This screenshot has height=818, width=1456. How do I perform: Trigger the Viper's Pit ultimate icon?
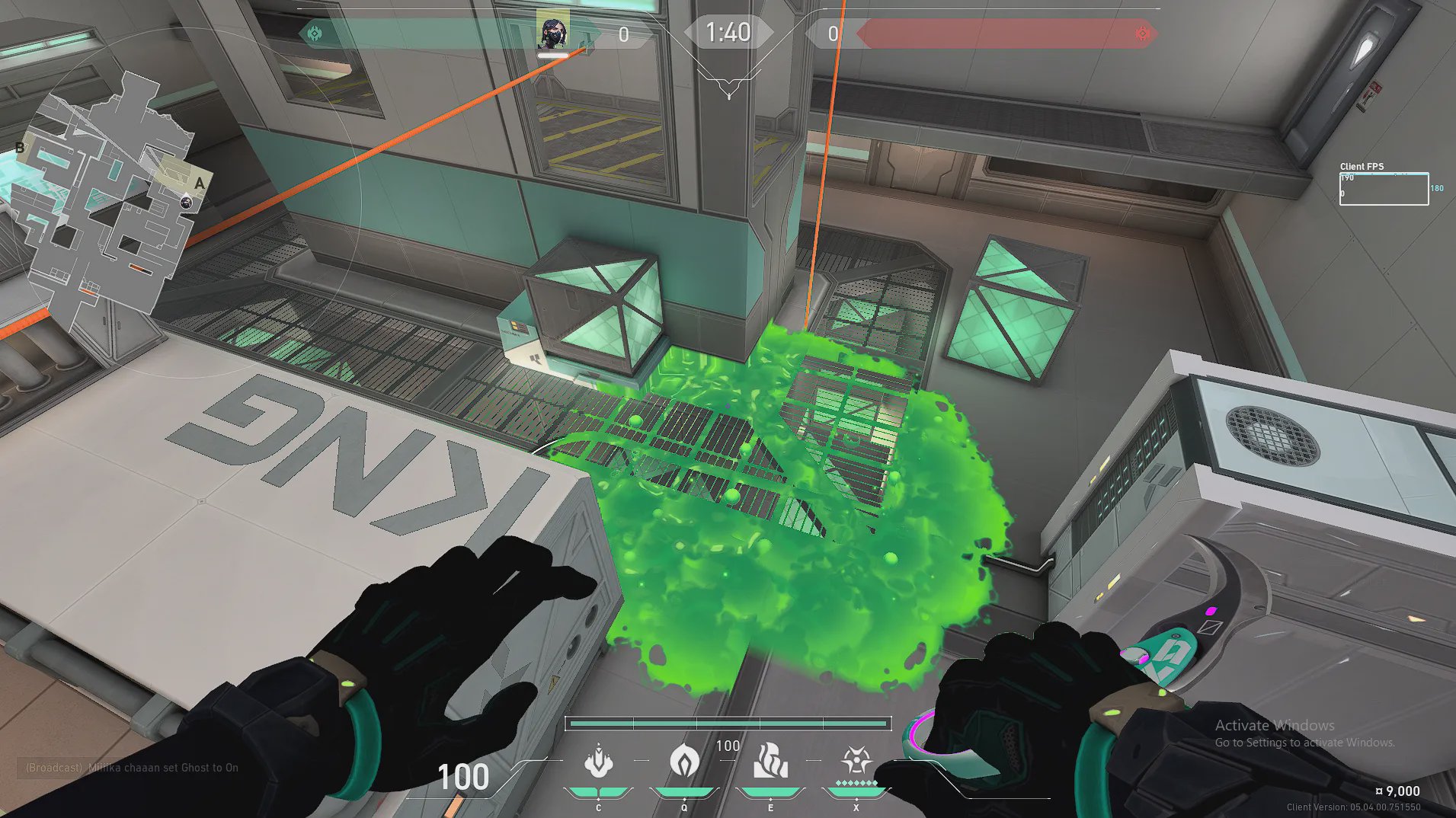click(856, 762)
